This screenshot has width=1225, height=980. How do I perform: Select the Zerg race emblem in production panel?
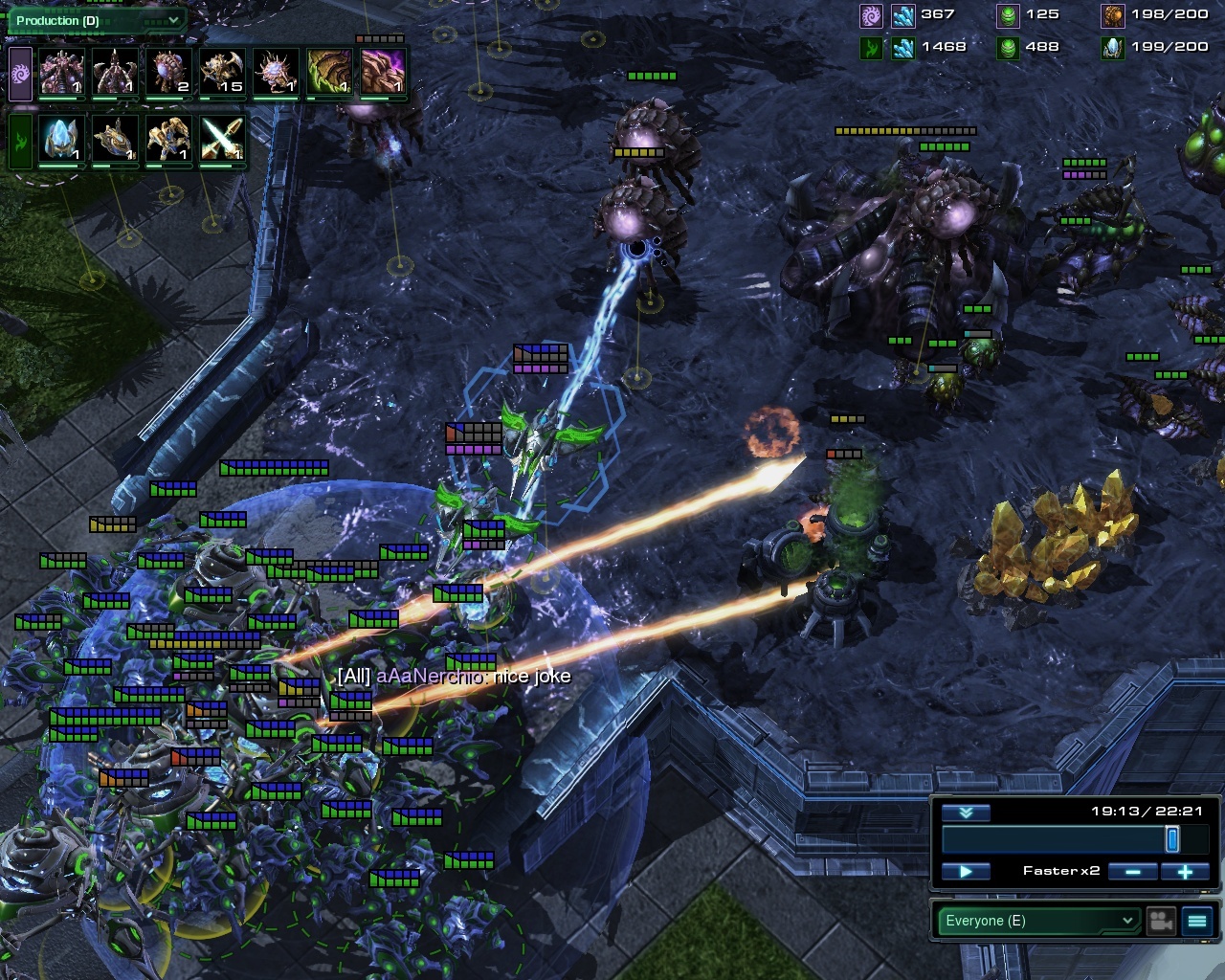(20, 74)
